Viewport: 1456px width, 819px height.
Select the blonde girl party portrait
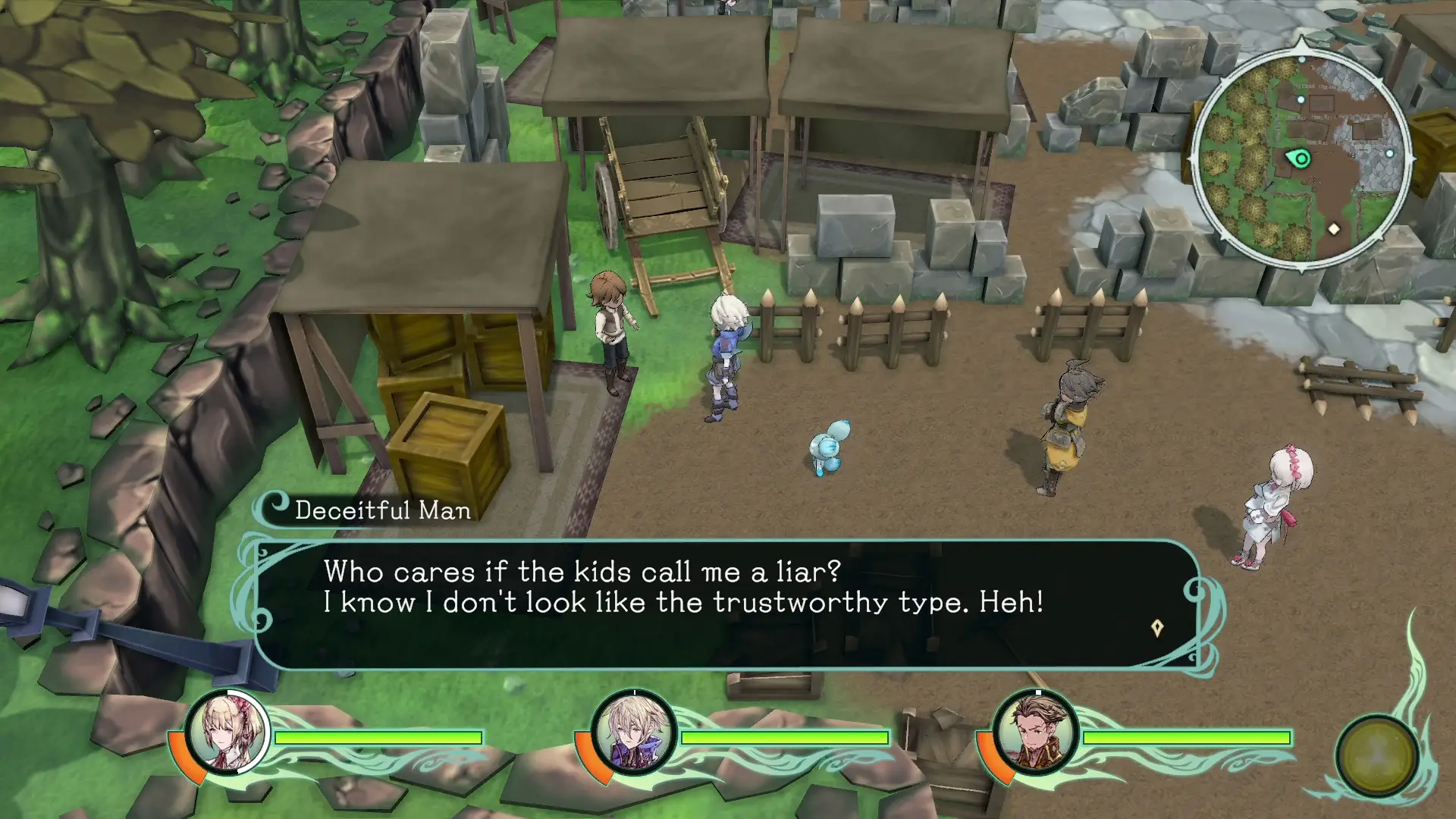tap(227, 733)
